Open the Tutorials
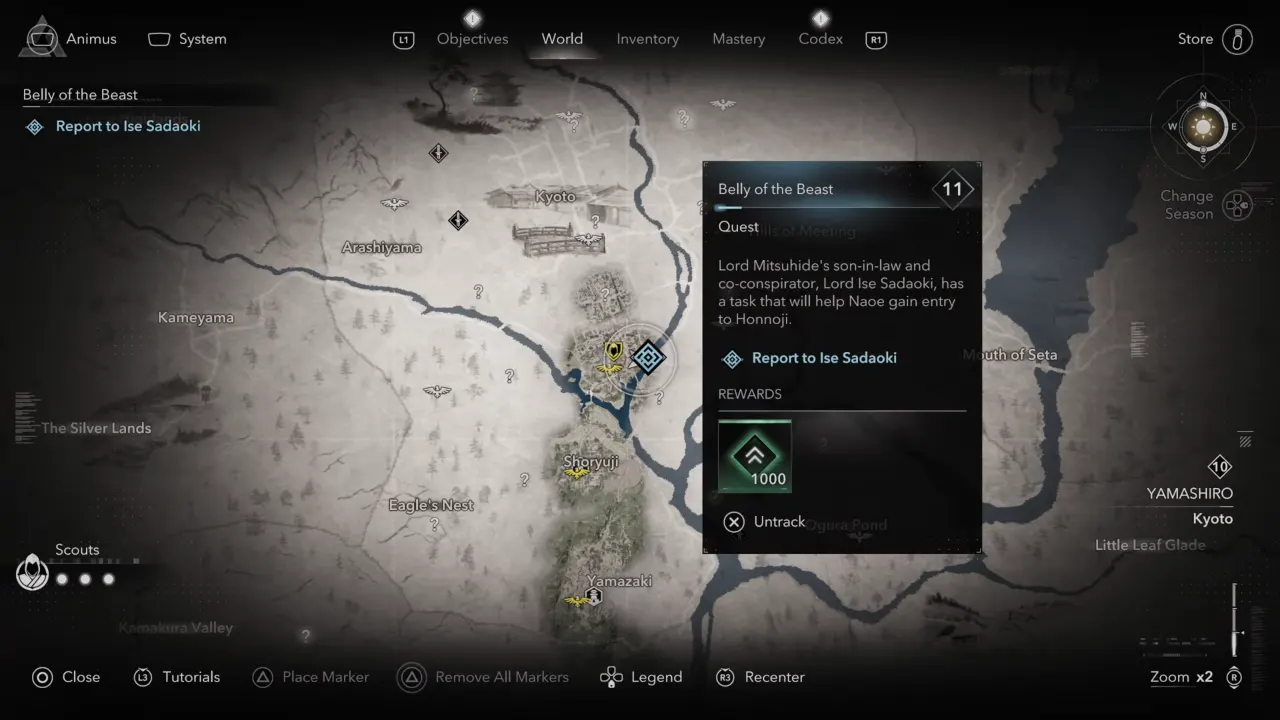The height and width of the screenshot is (720, 1280). [177, 677]
